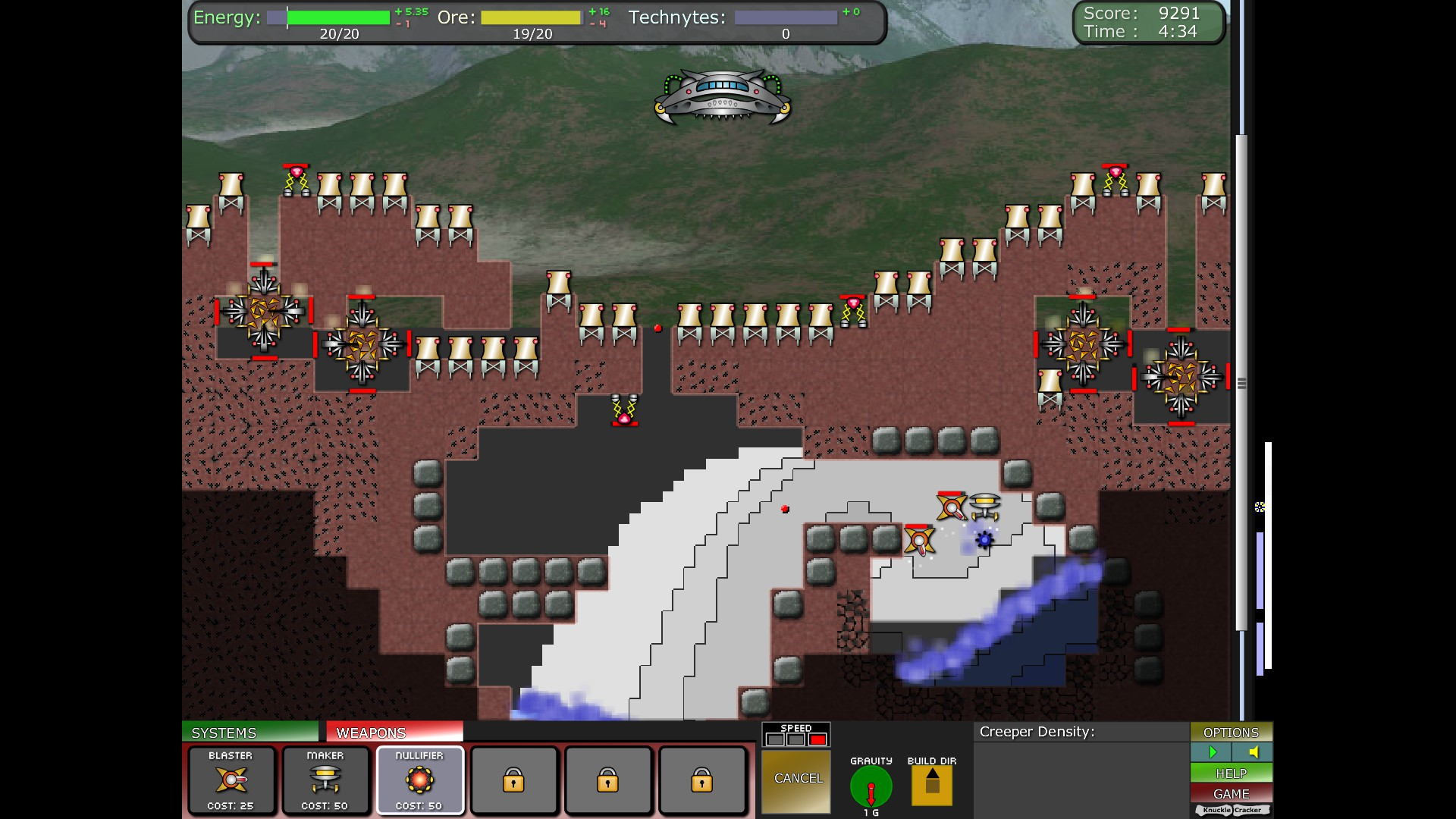
Task: Open the Weapons tab
Action: 394,732
